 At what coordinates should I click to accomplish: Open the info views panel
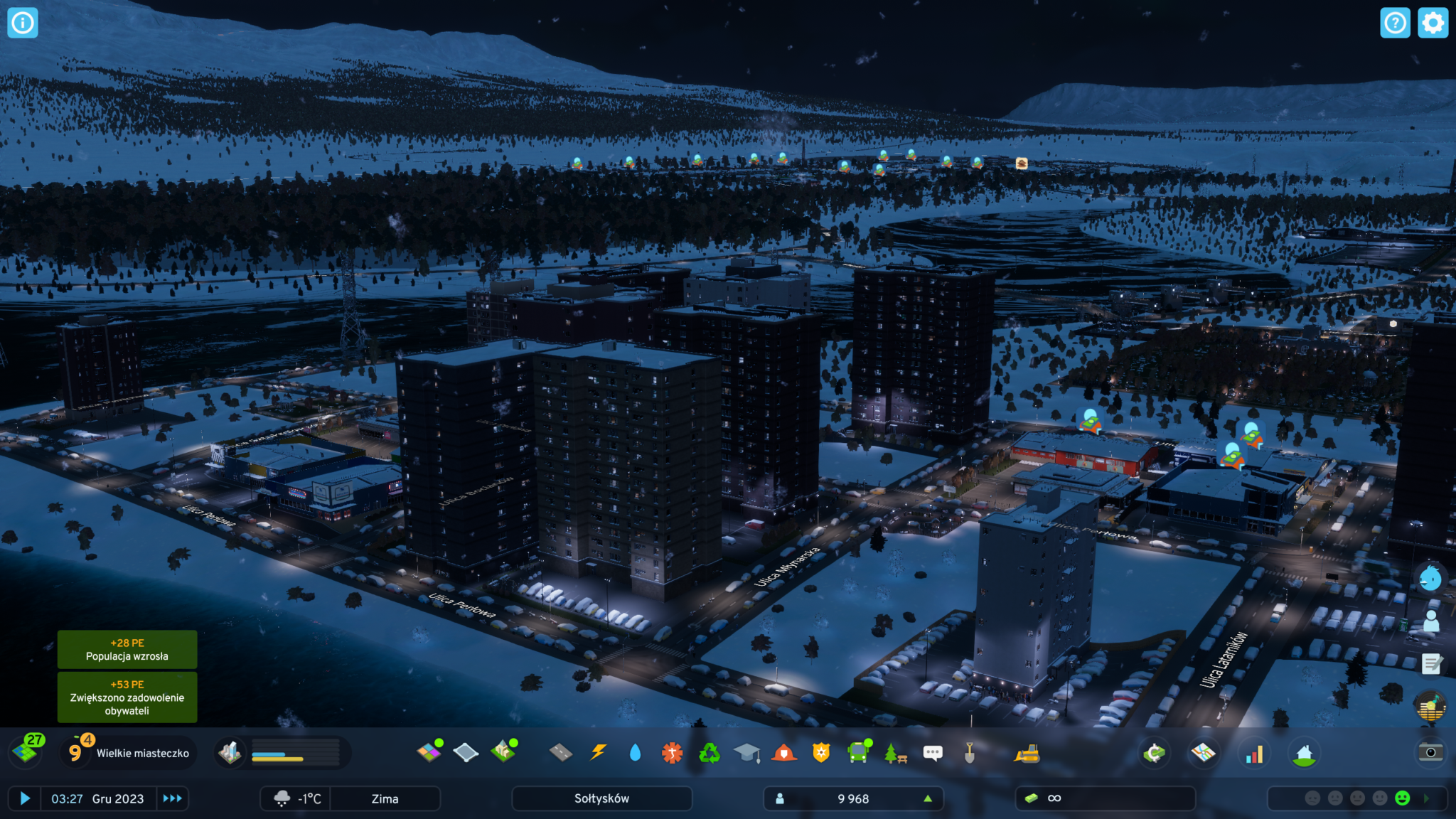(x=22, y=23)
